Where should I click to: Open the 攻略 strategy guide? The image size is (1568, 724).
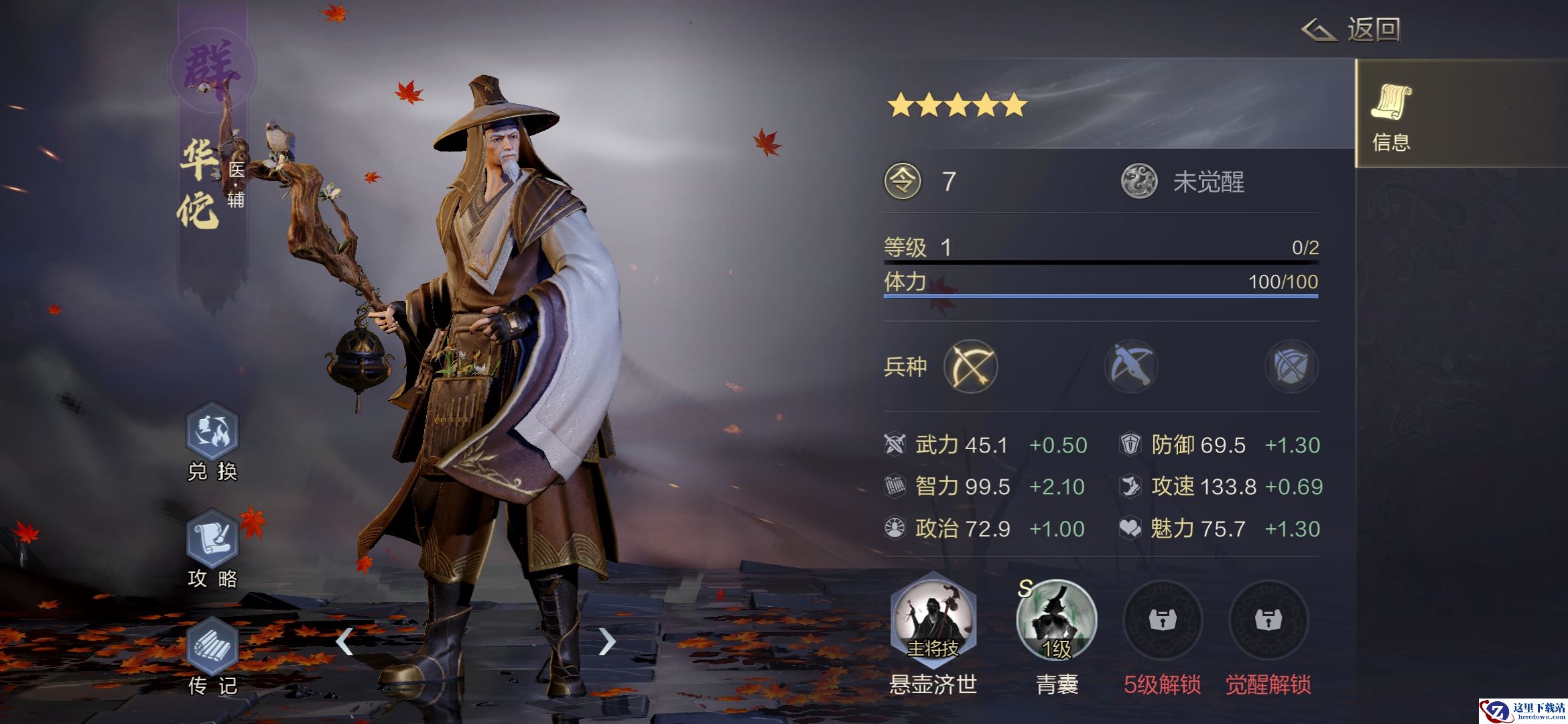[x=212, y=538]
